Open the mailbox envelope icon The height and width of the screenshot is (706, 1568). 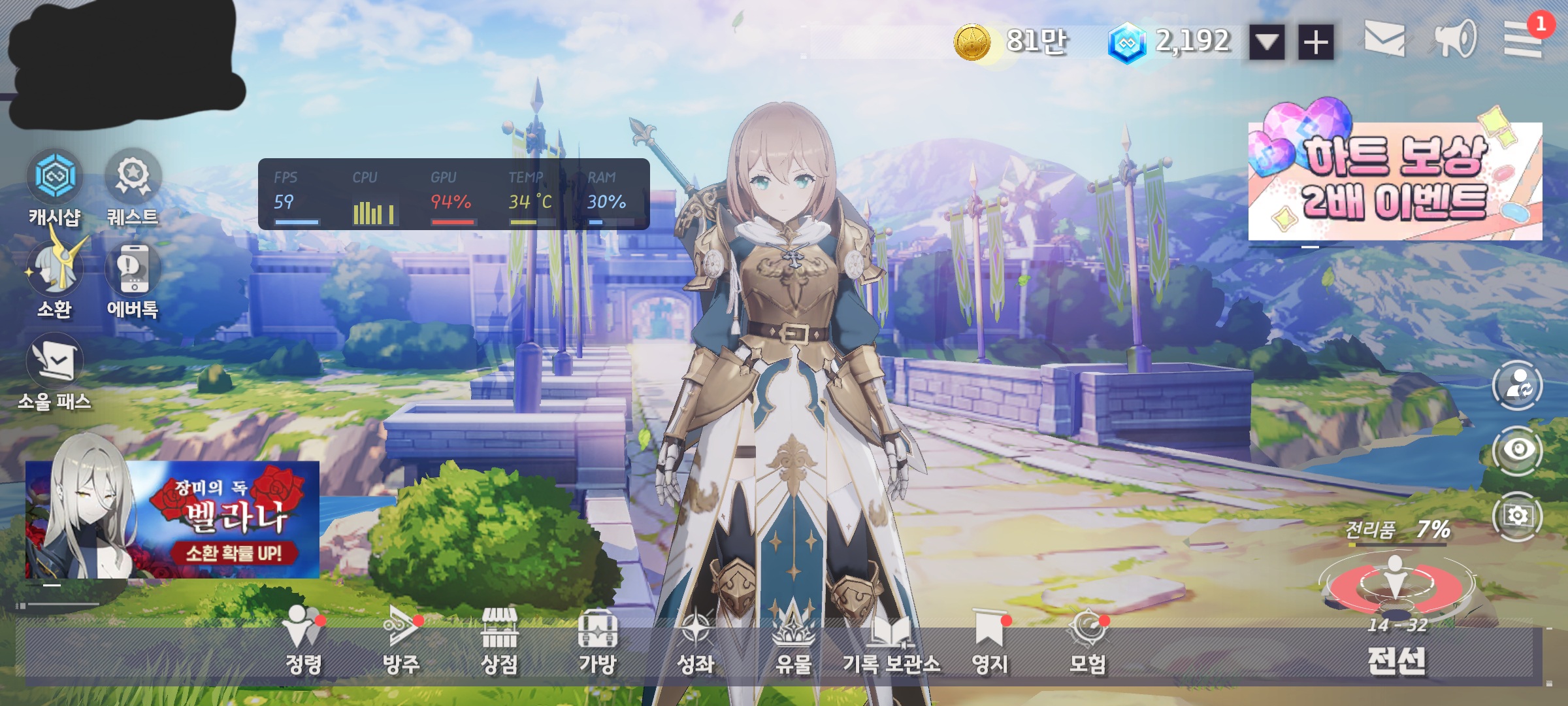pos(1384,39)
